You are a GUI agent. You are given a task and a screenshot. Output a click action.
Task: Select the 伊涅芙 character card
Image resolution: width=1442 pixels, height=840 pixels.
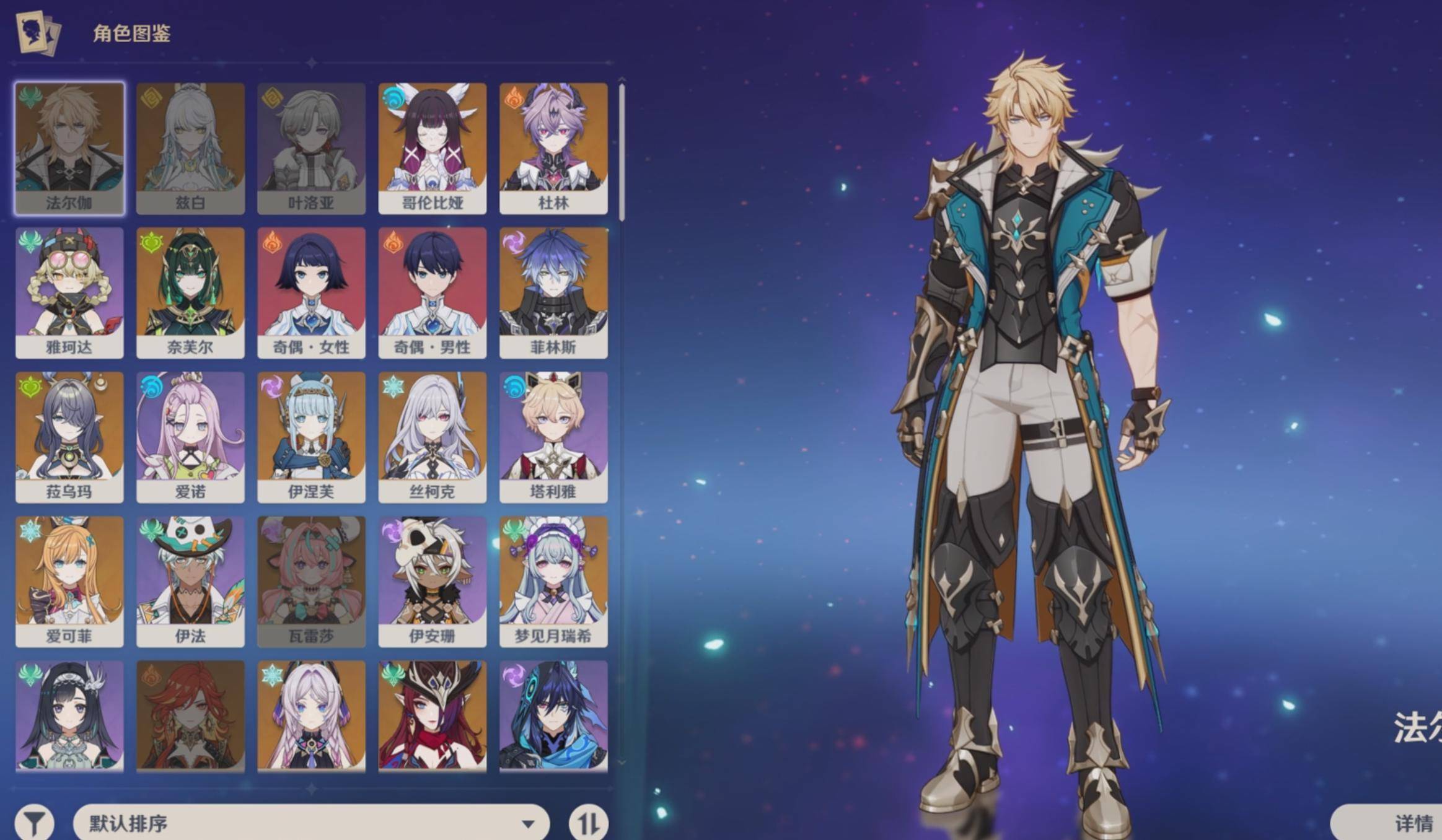pyautogui.click(x=311, y=437)
